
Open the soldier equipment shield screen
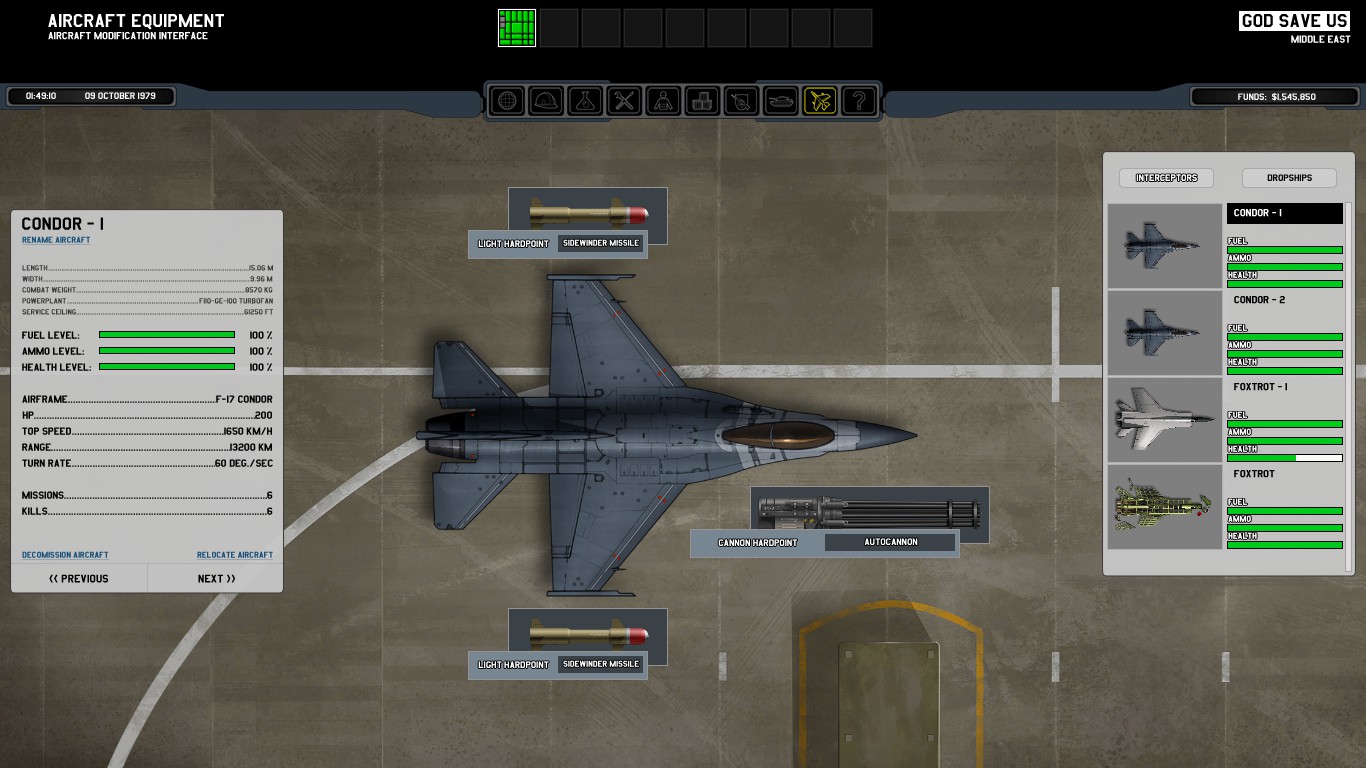click(x=741, y=101)
